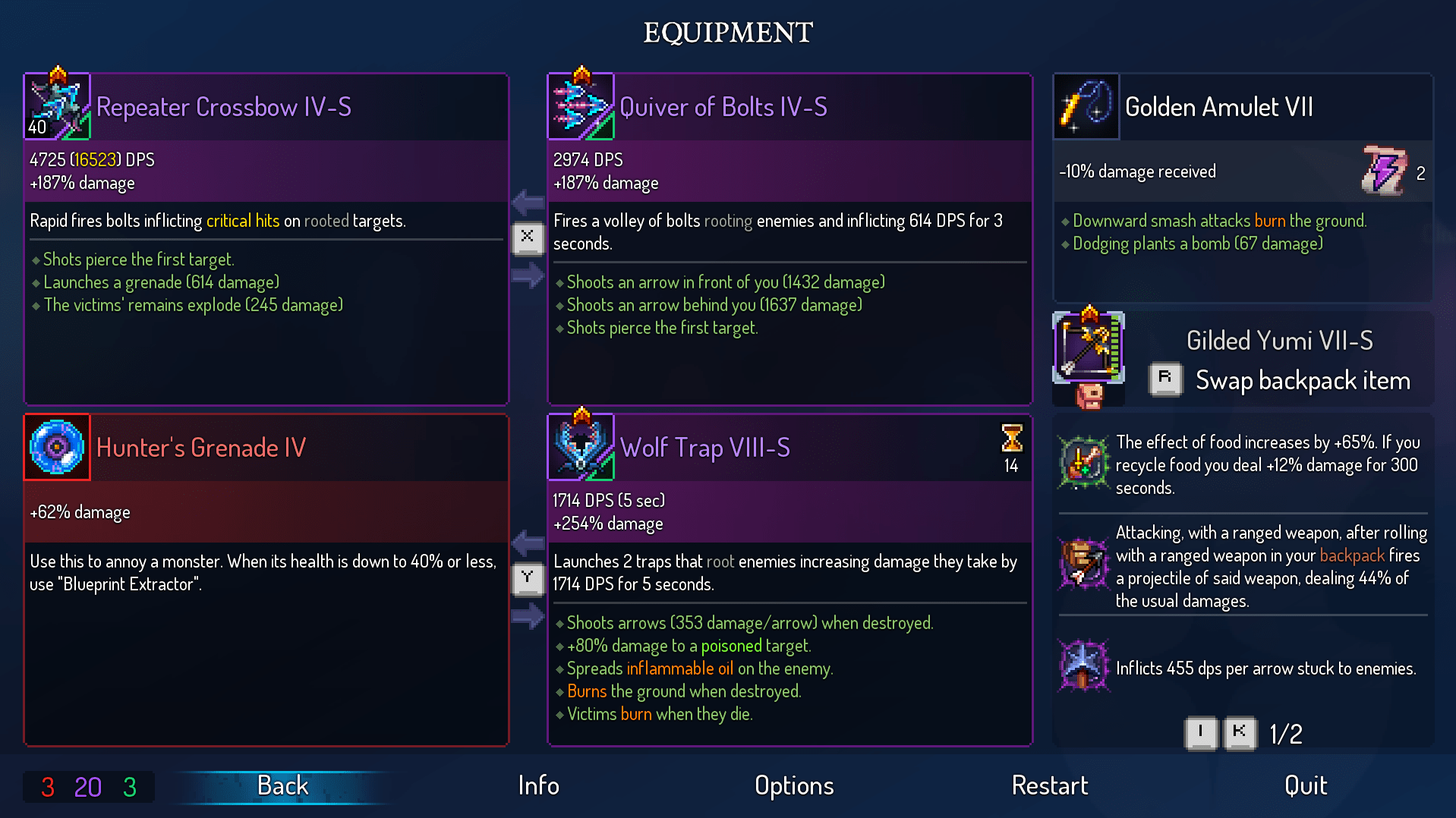Click the K key for next perk page
The width and height of the screenshot is (1456, 818).
1240,733
